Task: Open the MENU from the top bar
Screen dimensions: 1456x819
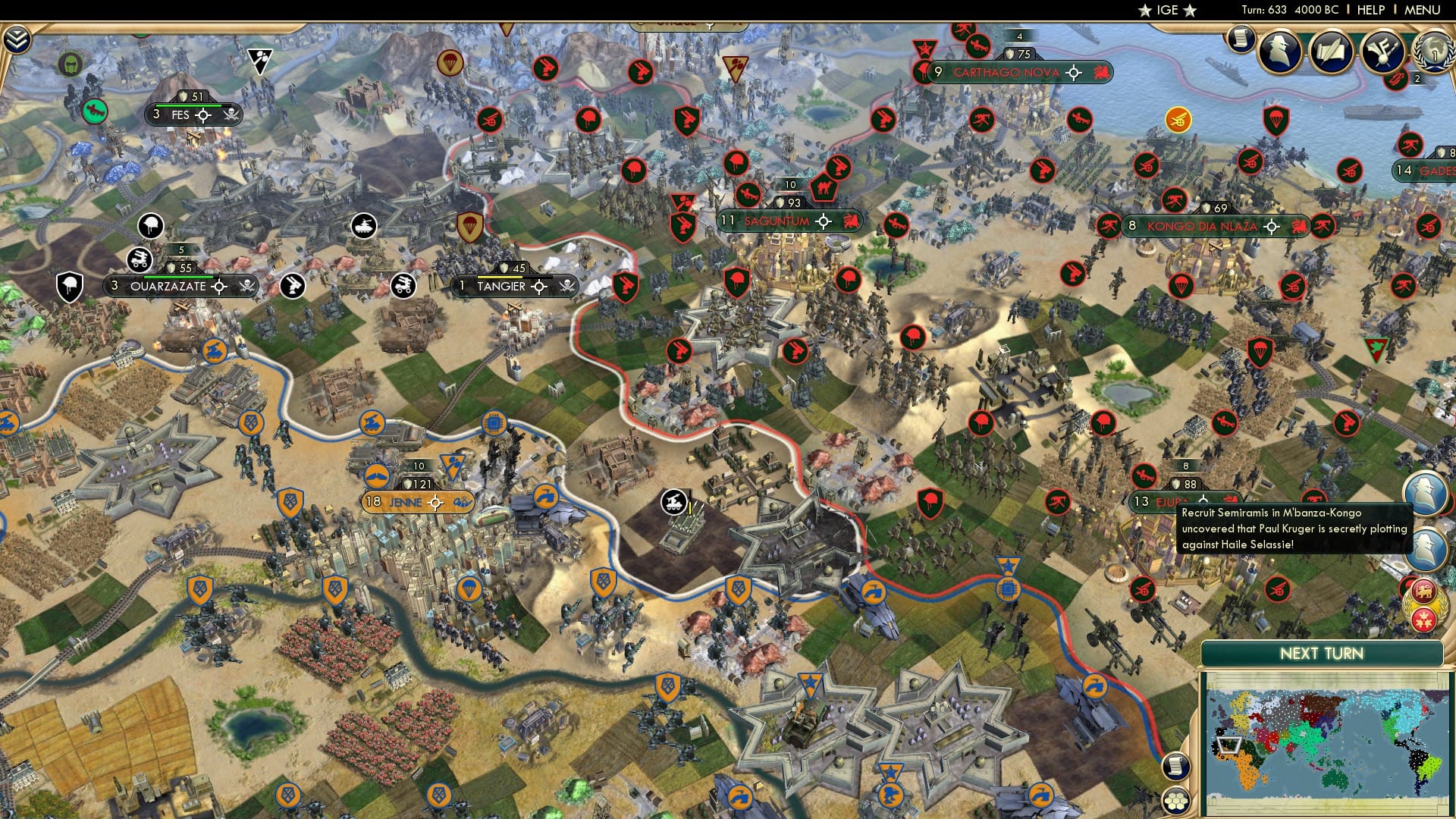Action: point(1424,10)
